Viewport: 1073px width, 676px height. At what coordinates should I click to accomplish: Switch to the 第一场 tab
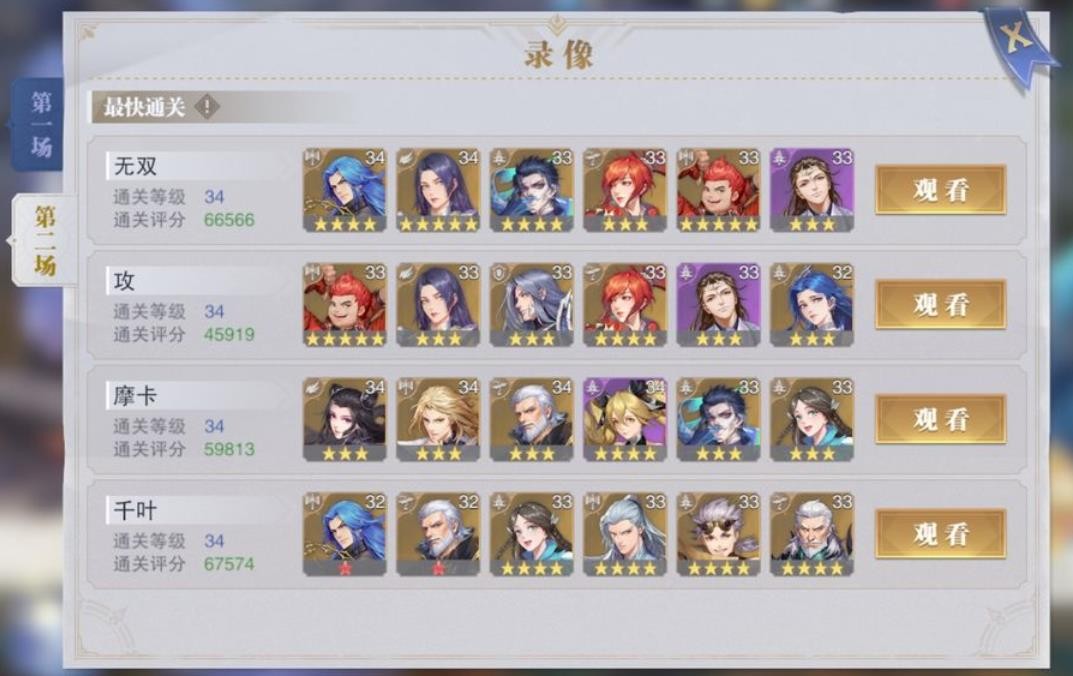pos(40,126)
